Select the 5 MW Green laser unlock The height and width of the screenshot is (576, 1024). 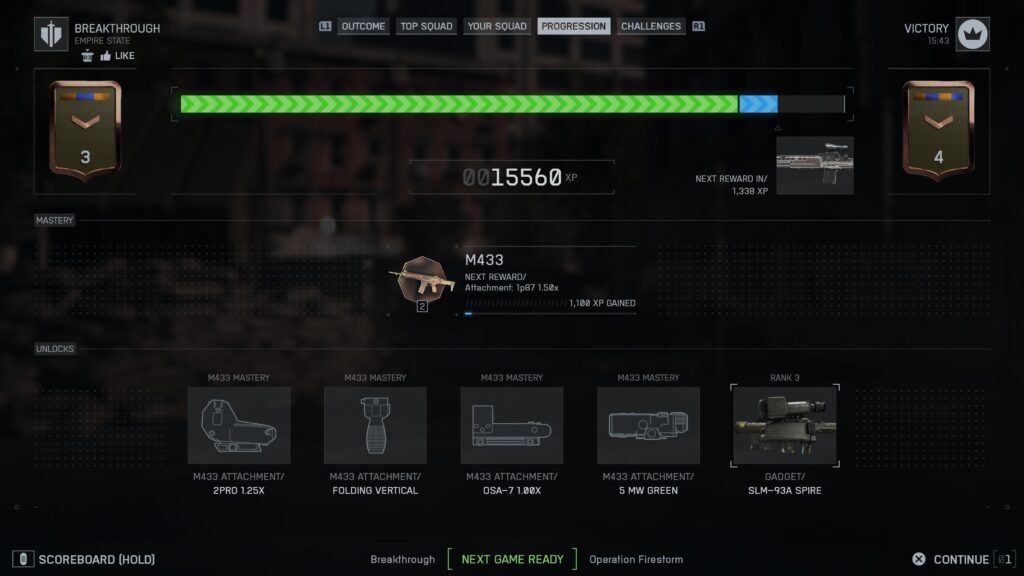pyautogui.click(x=648, y=426)
